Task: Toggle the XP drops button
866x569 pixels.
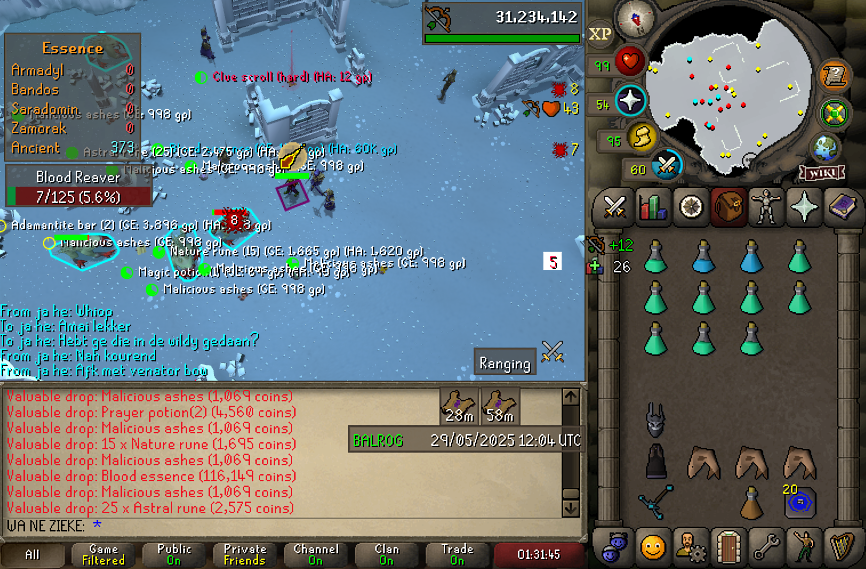Action: click(600, 34)
